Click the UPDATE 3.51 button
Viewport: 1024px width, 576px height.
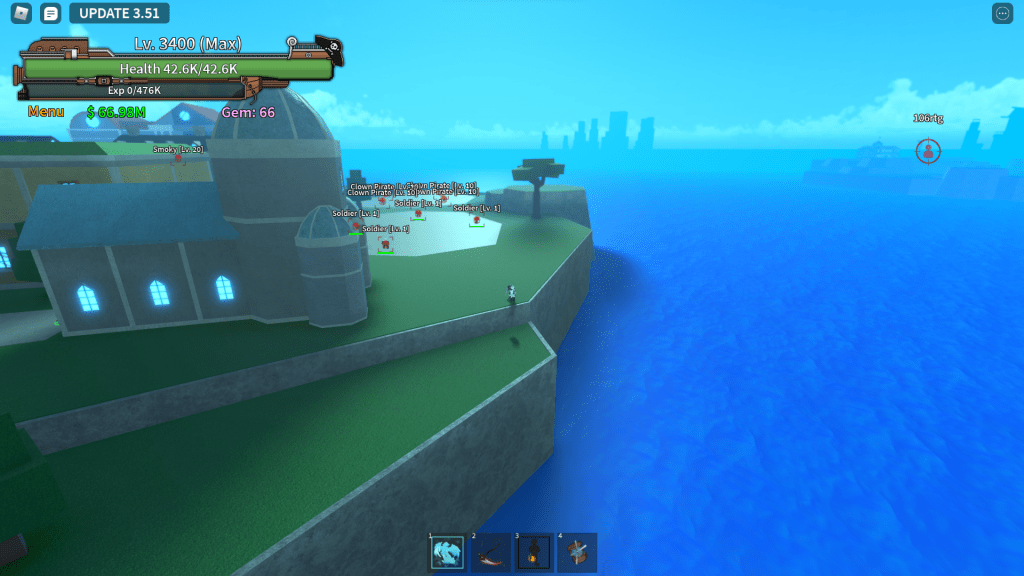[x=119, y=13]
